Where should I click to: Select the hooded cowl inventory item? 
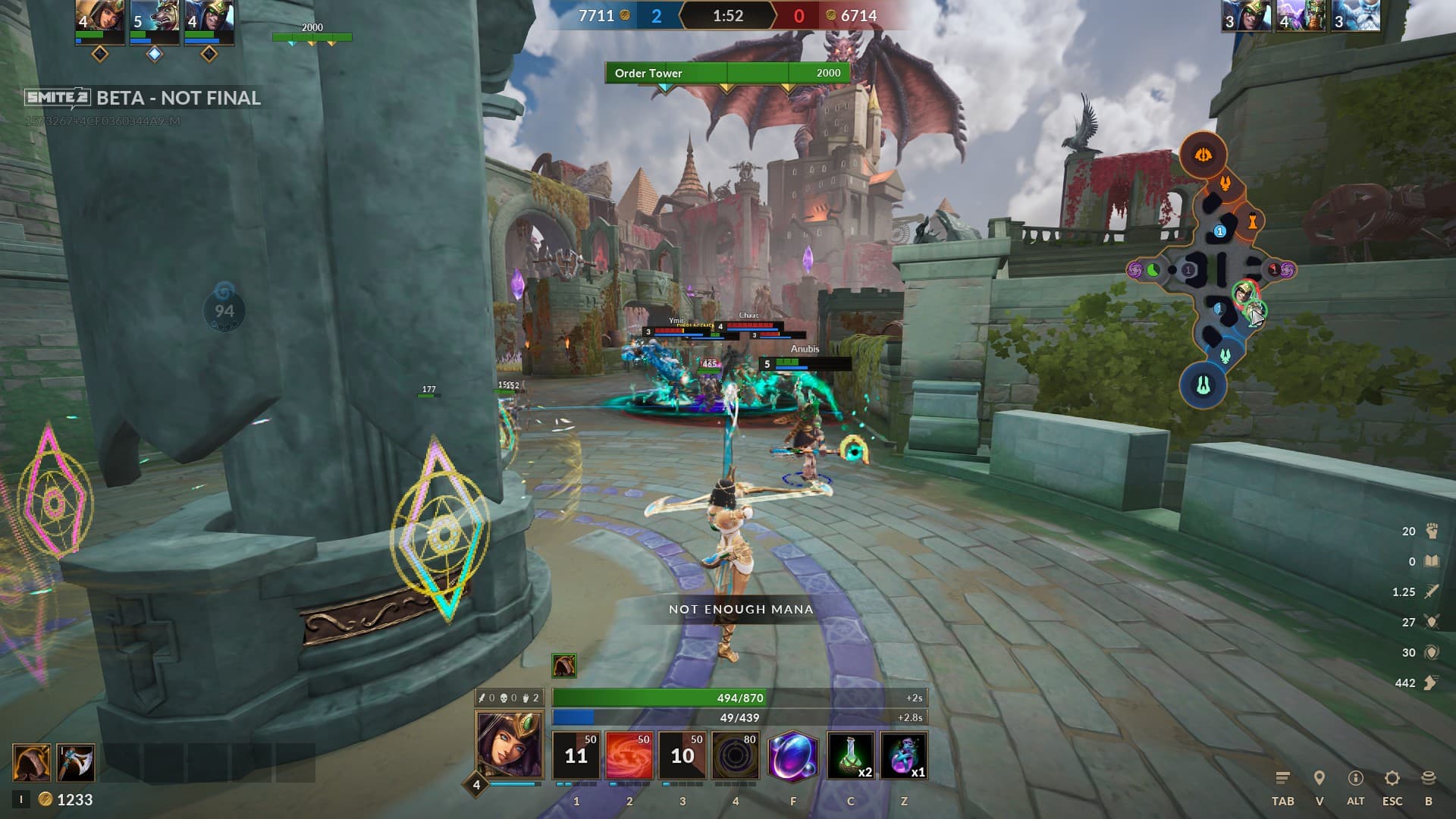point(32,762)
